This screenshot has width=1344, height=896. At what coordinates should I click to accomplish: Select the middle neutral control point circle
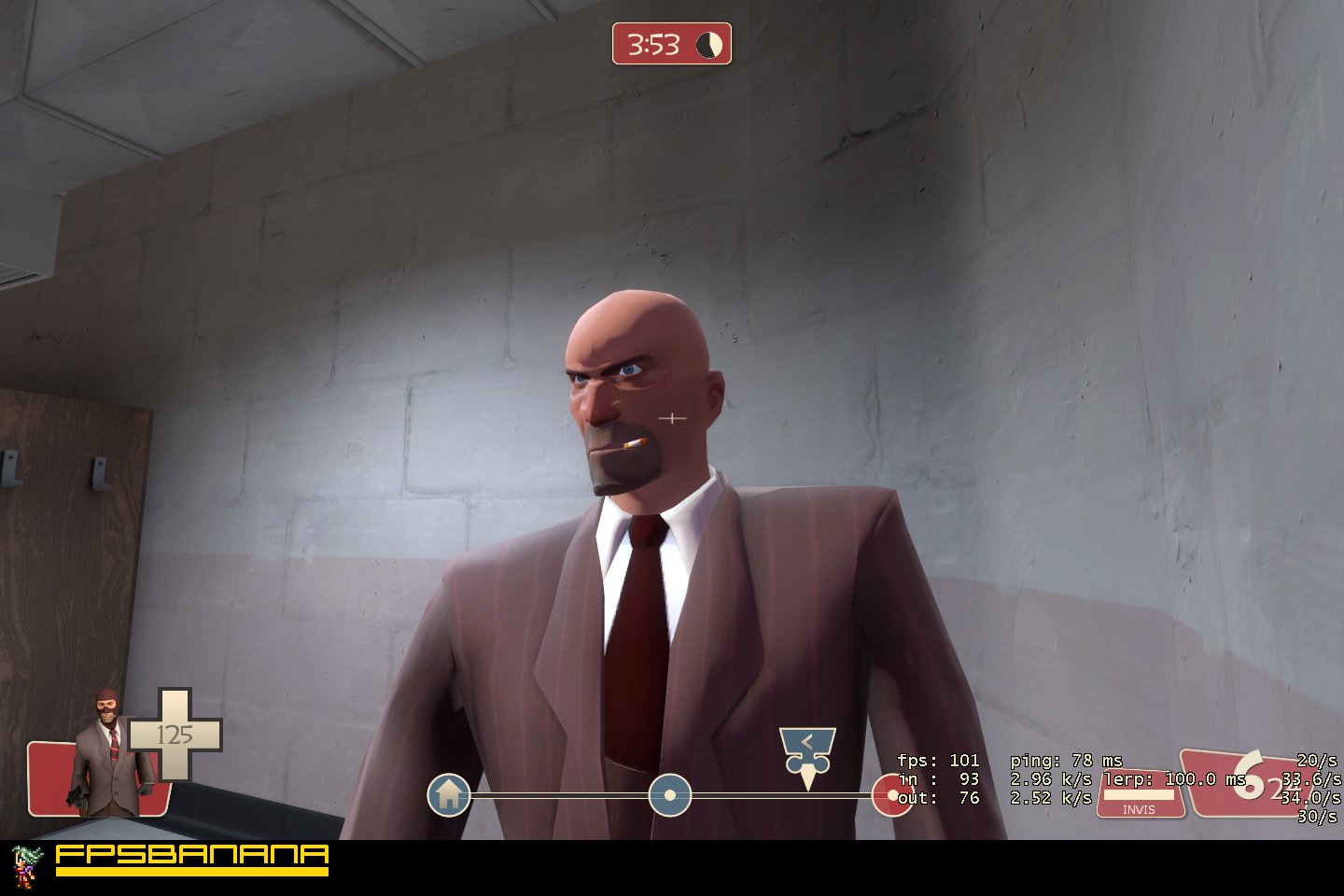tap(669, 795)
